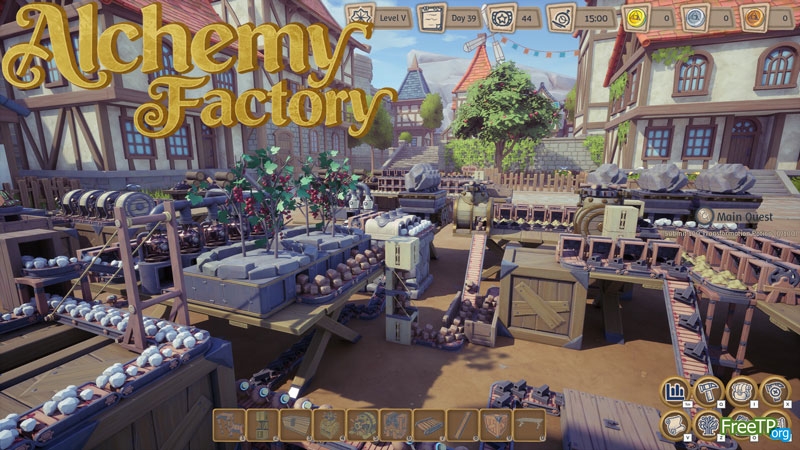Choose the wooden plank hotbar slot
This screenshot has width=800, height=450.
462,424
